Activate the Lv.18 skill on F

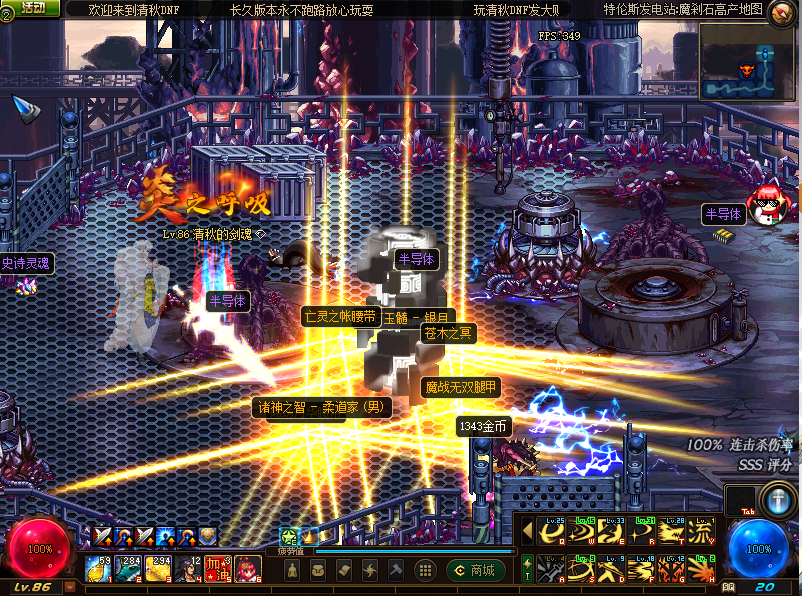click(x=640, y=569)
